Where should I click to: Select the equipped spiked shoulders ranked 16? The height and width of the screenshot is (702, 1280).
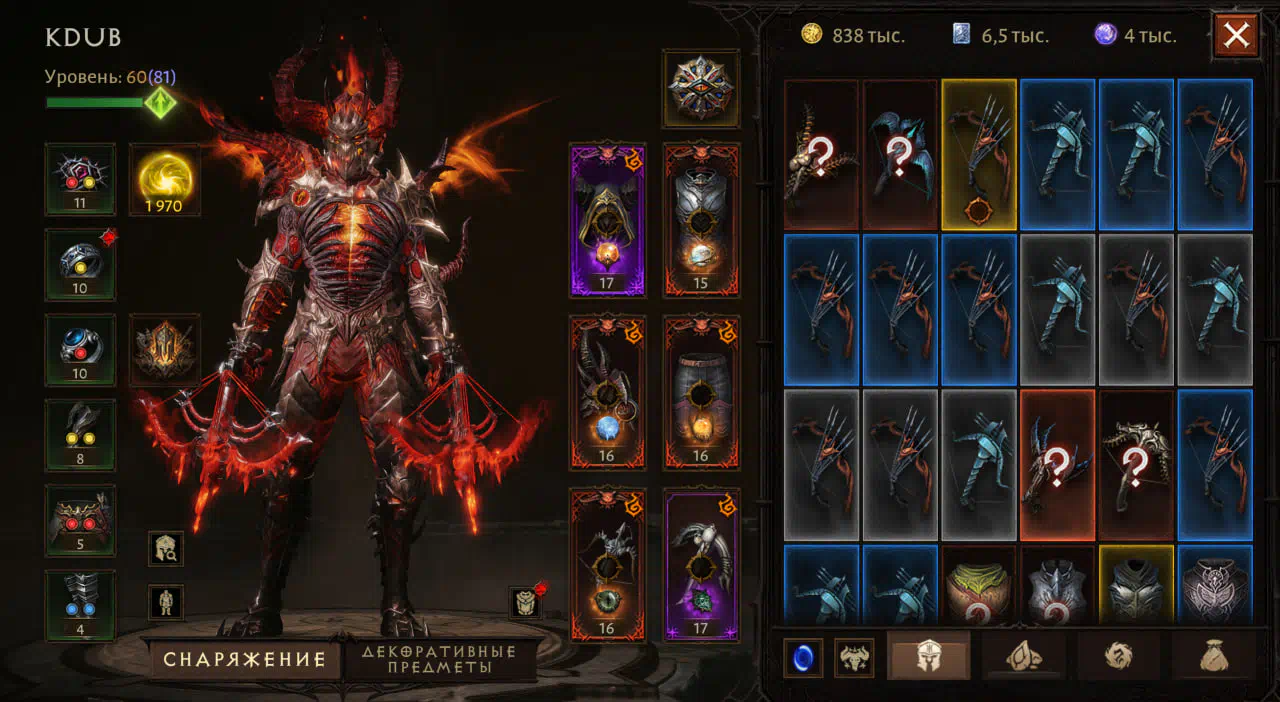tap(607, 392)
